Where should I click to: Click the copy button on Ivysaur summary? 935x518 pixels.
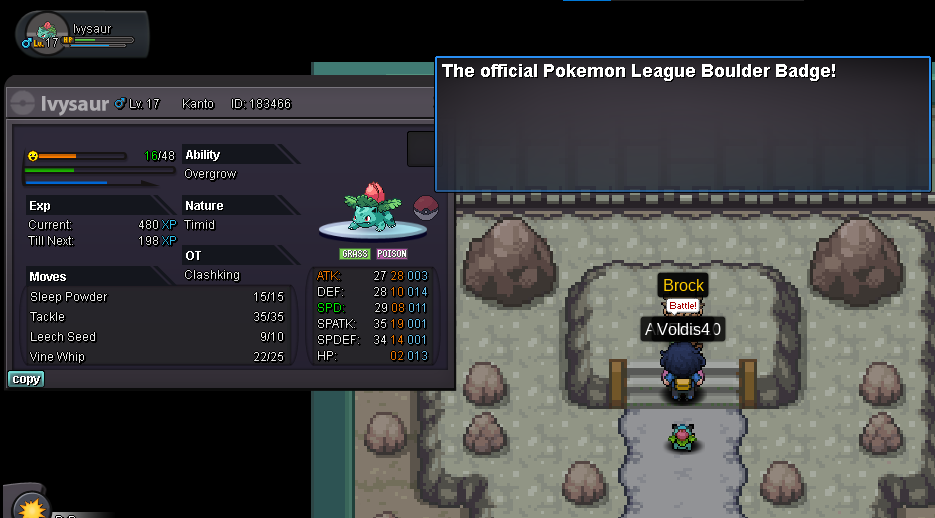[26, 379]
